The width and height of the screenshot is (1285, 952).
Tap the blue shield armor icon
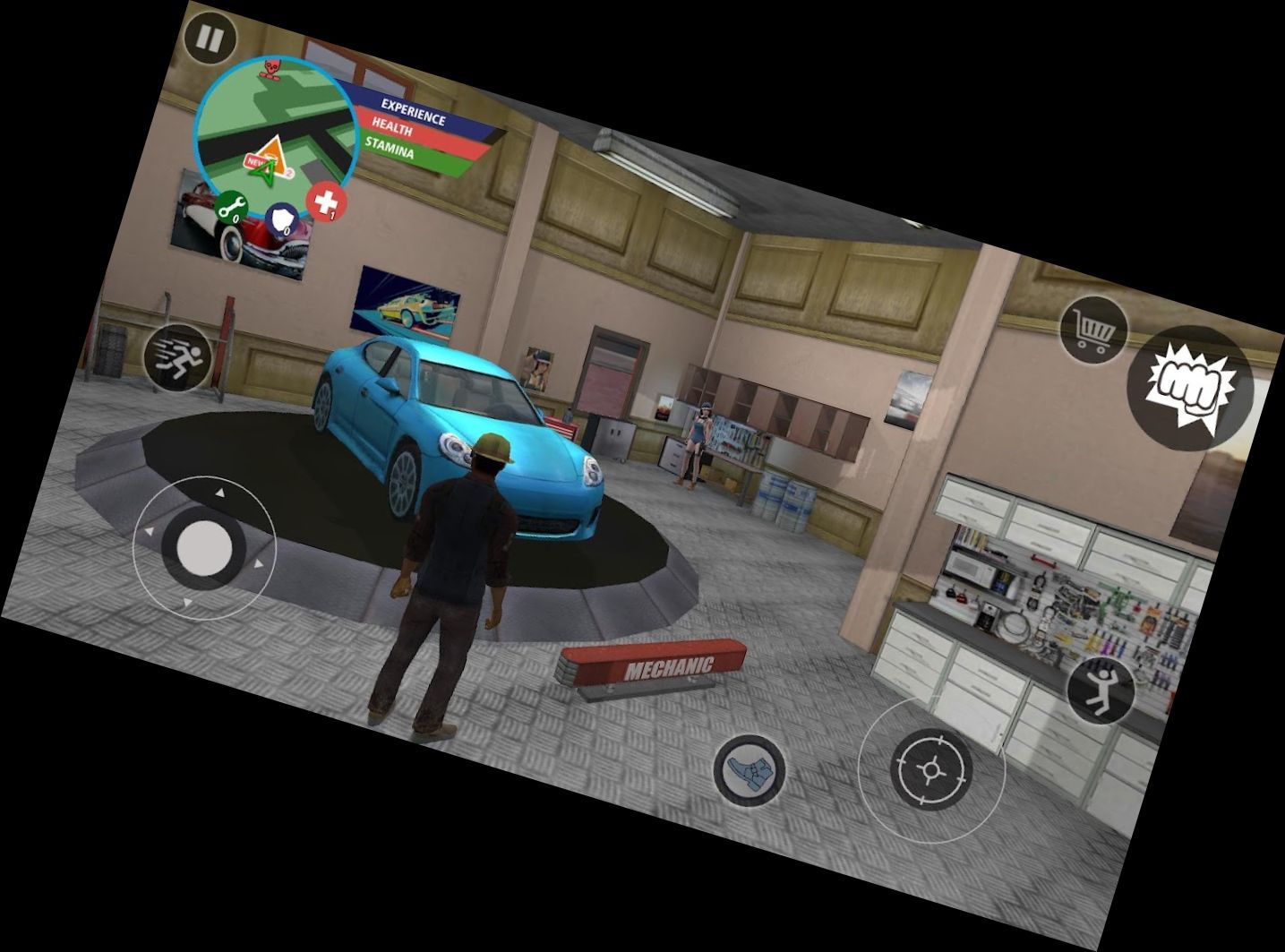point(282,221)
